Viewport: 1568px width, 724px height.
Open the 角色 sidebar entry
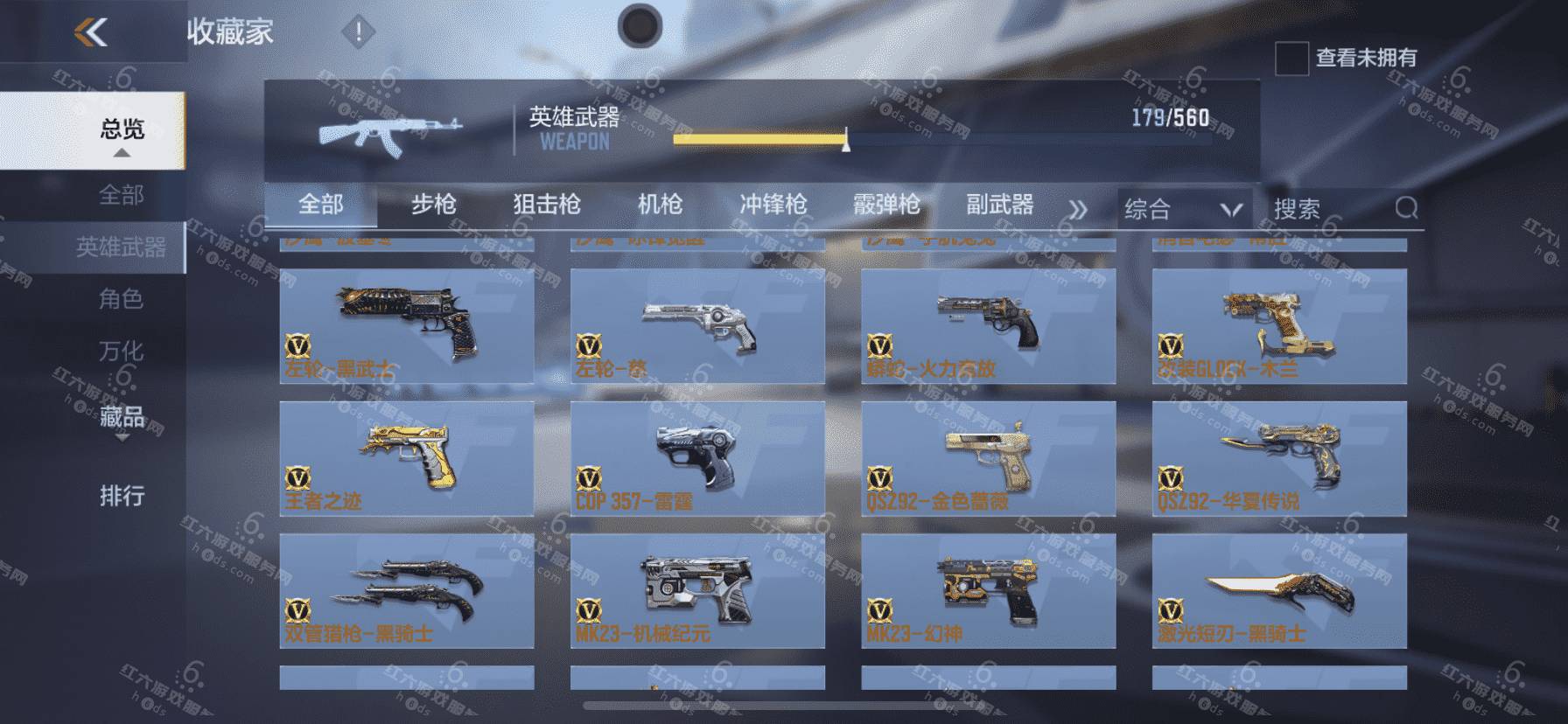(x=121, y=299)
